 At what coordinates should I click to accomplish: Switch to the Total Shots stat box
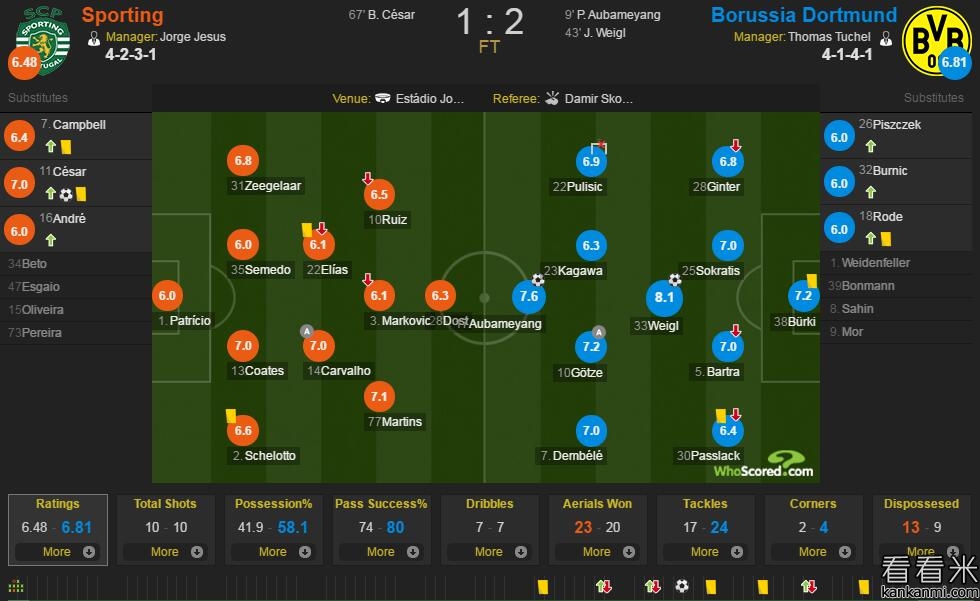point(165,504)
